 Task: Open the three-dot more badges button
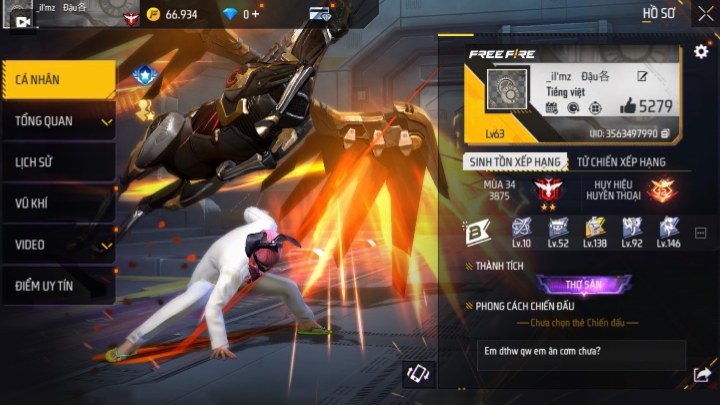click(700, 233)
